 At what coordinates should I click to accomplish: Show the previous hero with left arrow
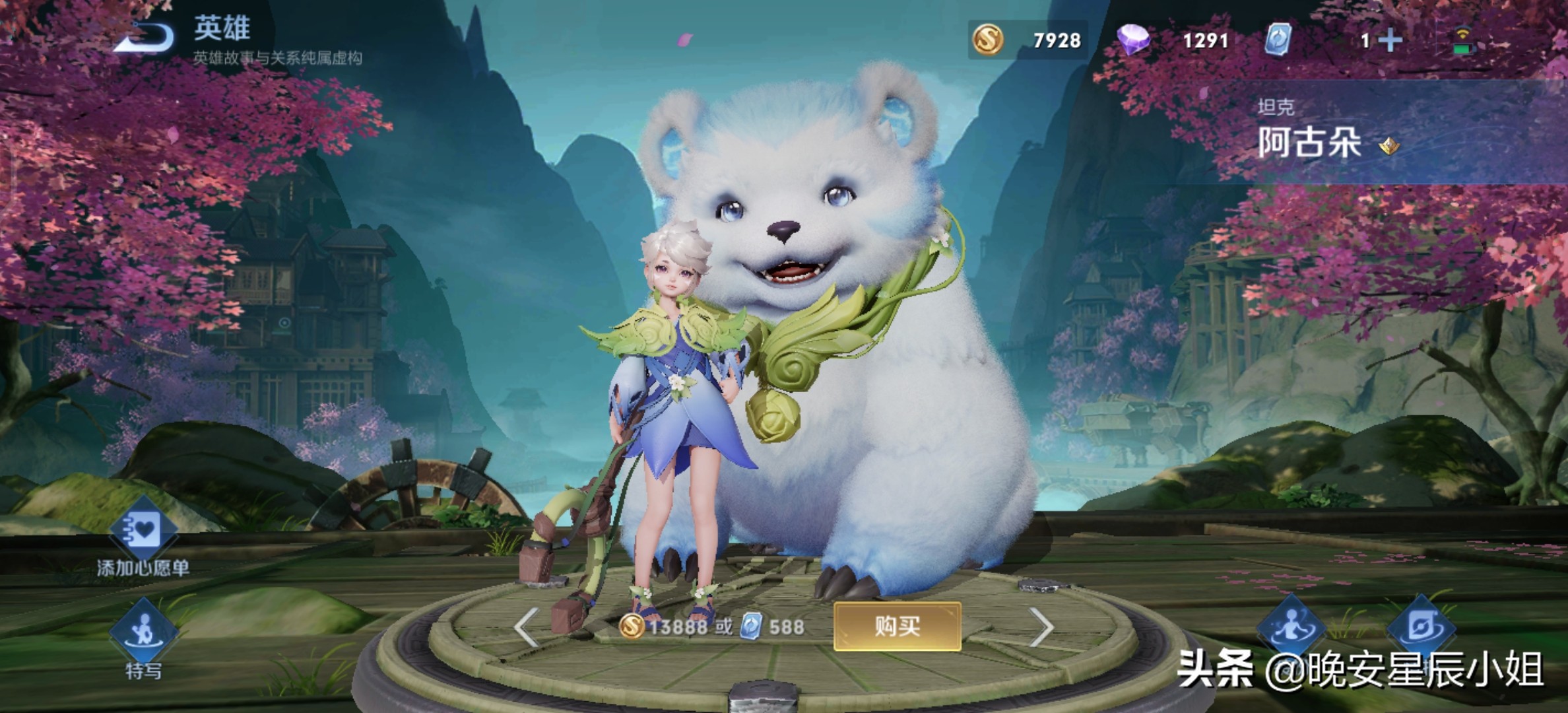tap(526, 627)
